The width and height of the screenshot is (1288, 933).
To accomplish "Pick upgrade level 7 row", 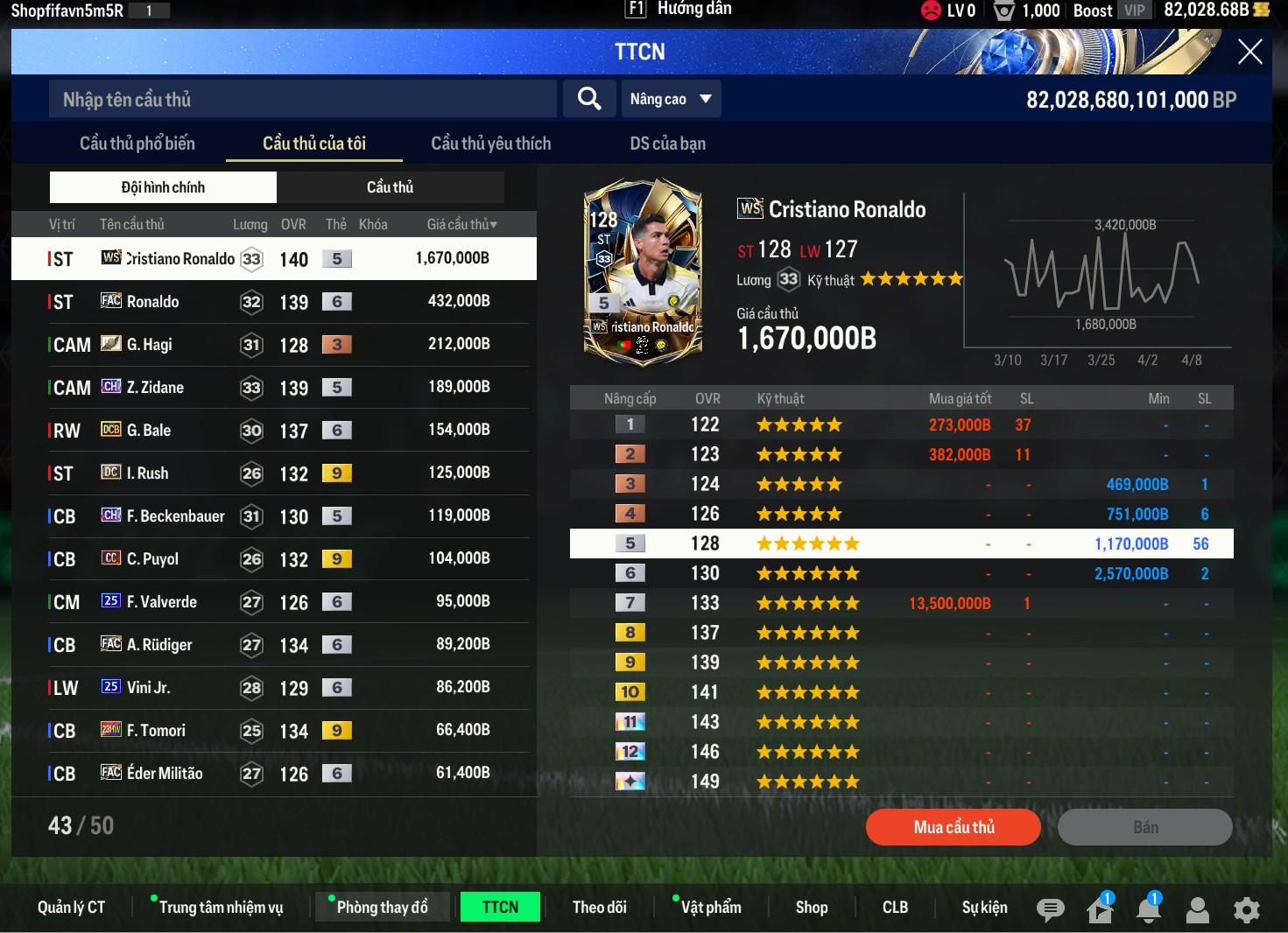I will [901, 603].
